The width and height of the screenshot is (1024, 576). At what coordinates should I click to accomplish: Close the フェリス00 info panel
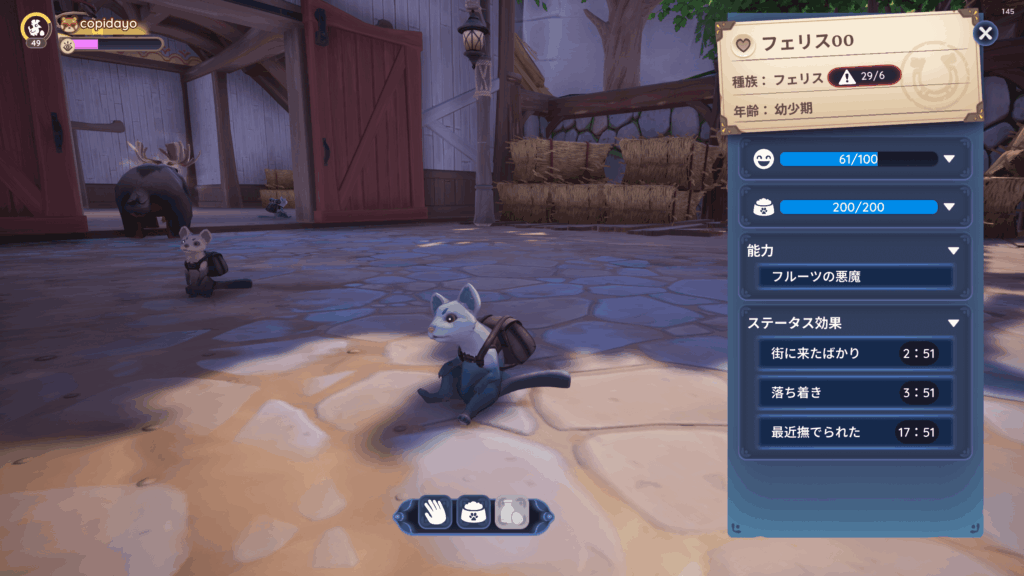click(986, 34)
